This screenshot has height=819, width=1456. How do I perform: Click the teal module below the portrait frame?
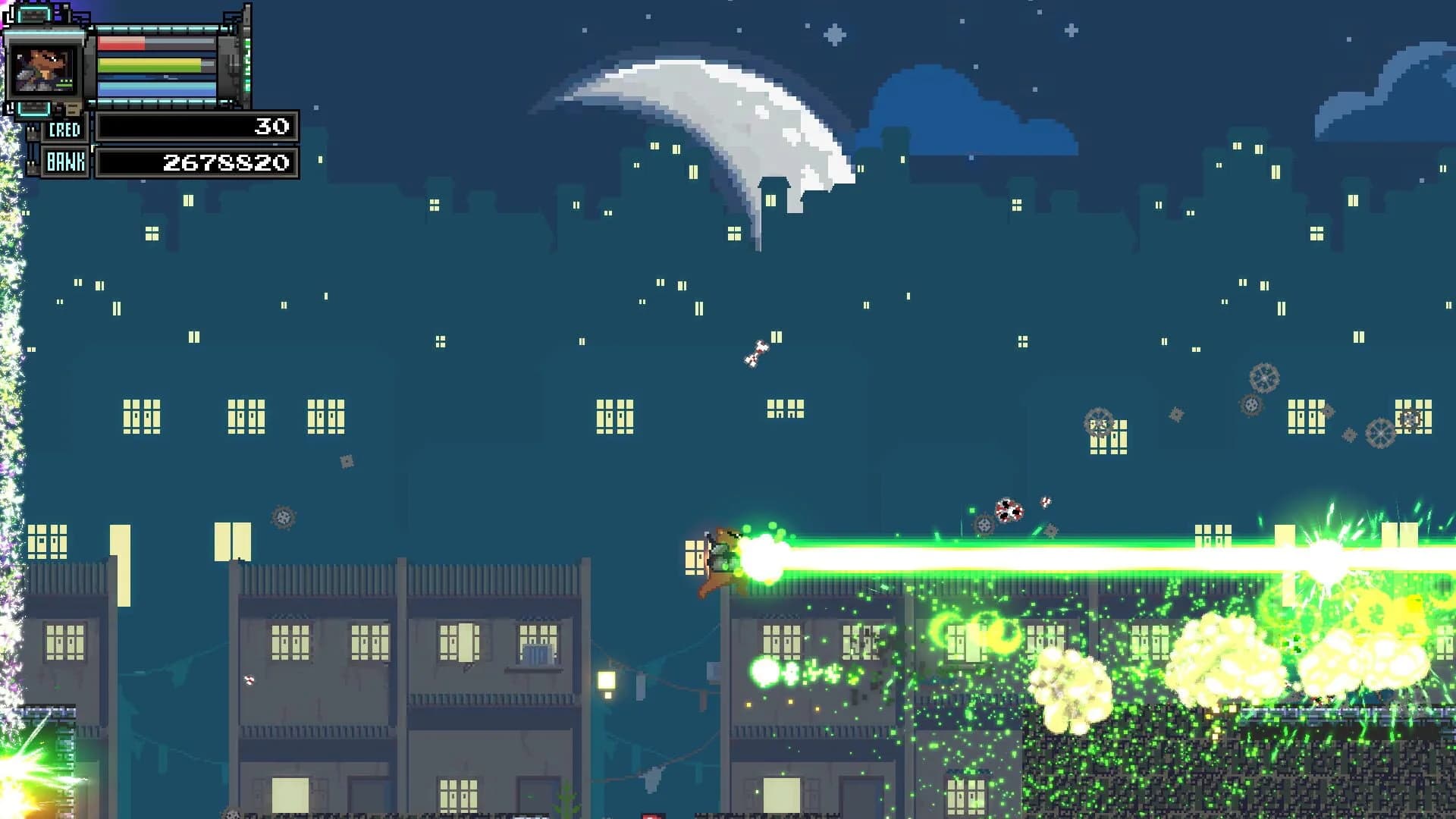[34, 109]
